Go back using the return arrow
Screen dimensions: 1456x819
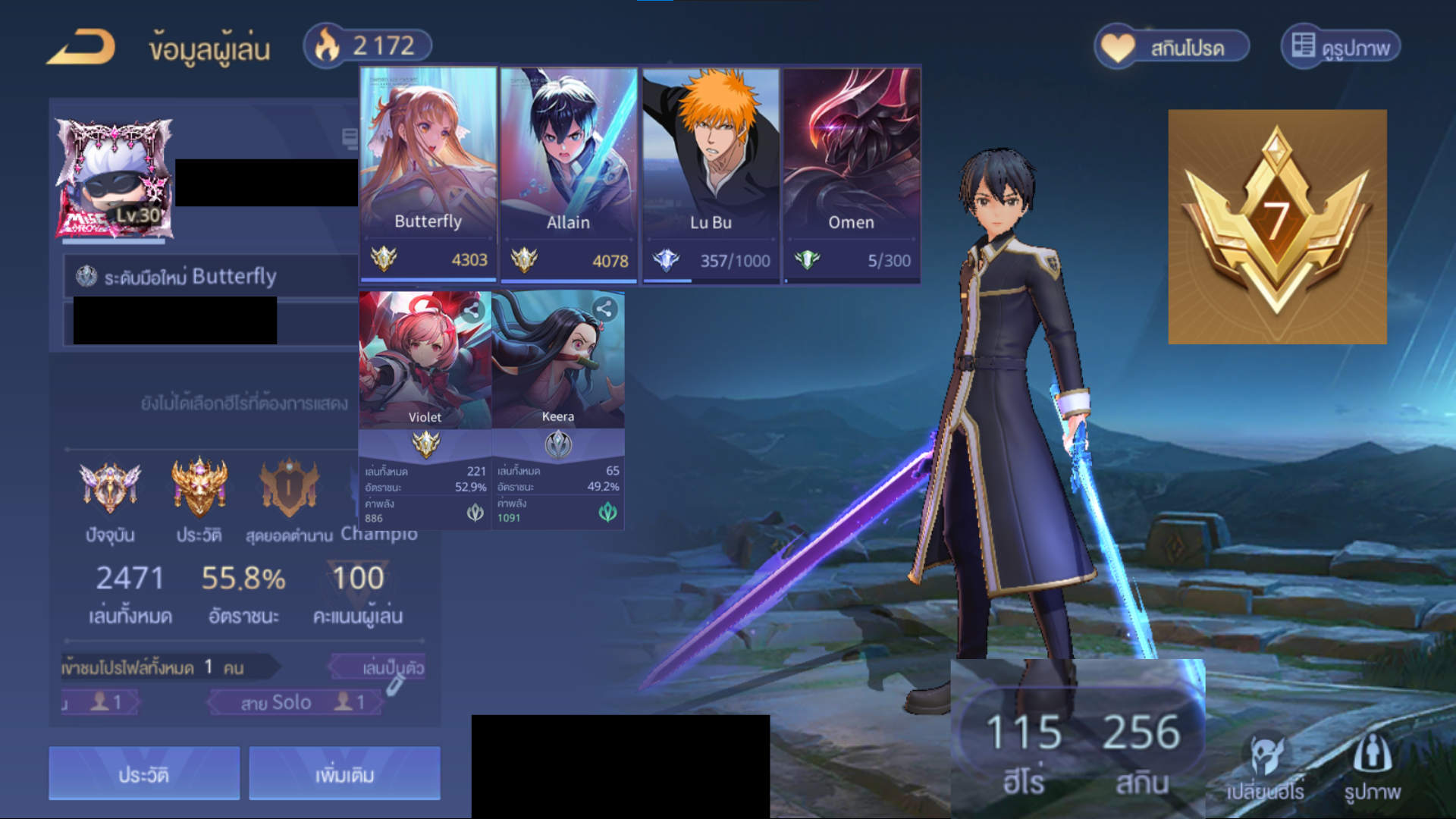(81, 47)
